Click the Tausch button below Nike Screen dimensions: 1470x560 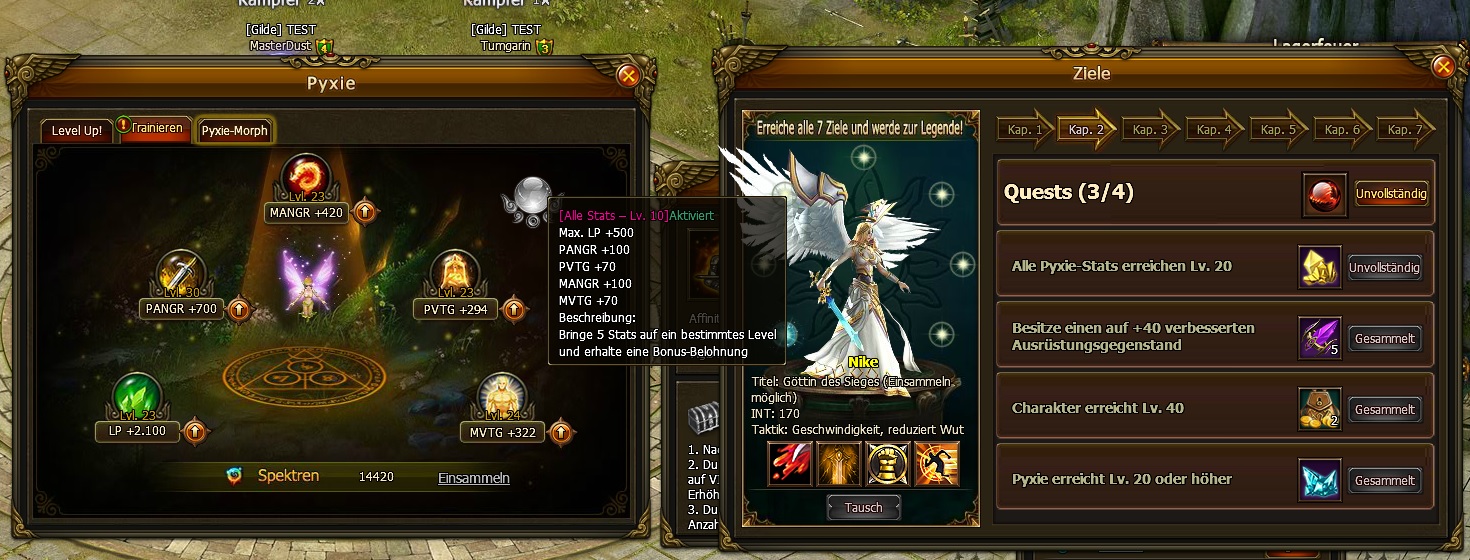[x=863, y=507]
